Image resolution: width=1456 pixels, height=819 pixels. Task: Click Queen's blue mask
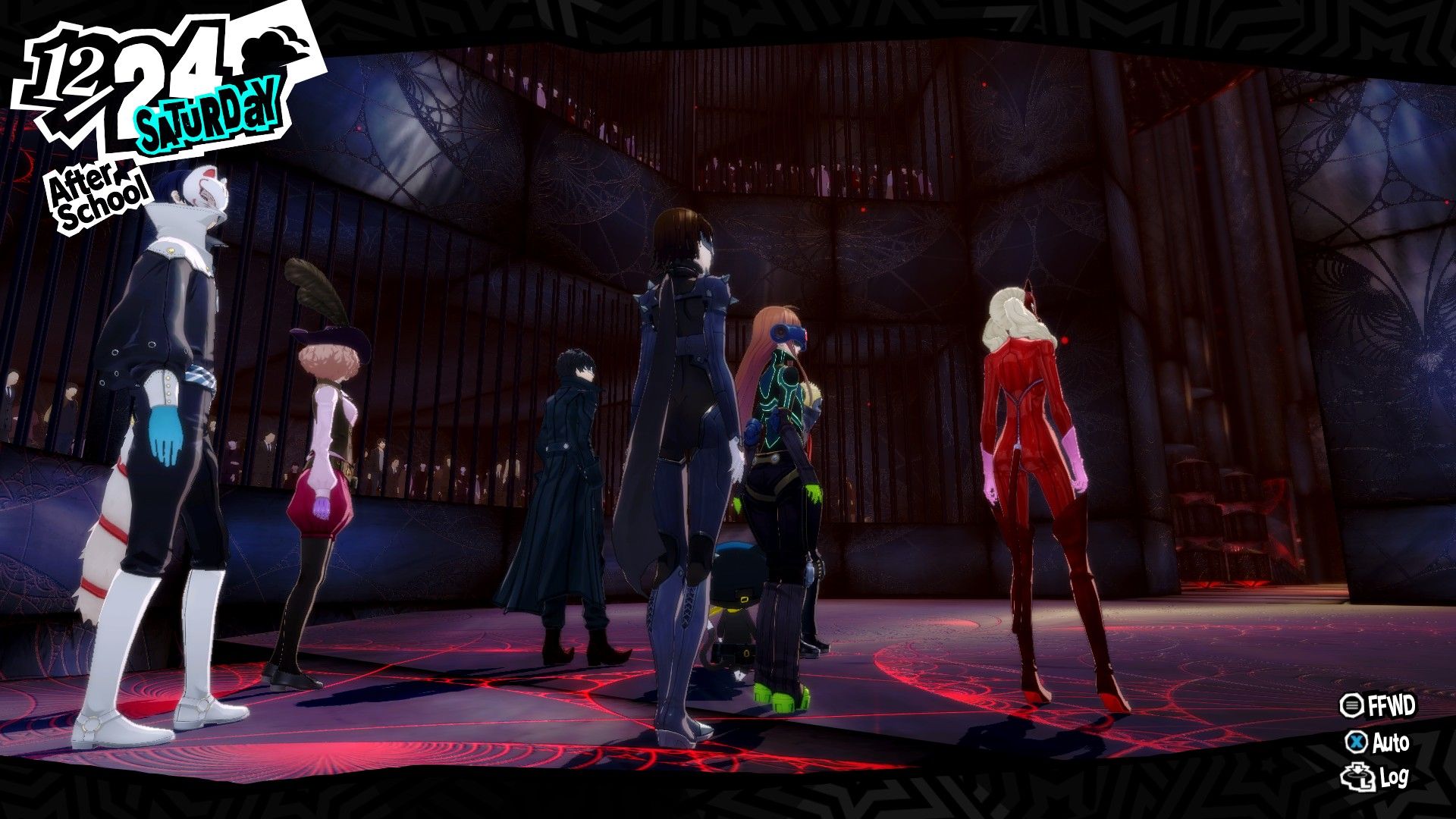(705, 243)
